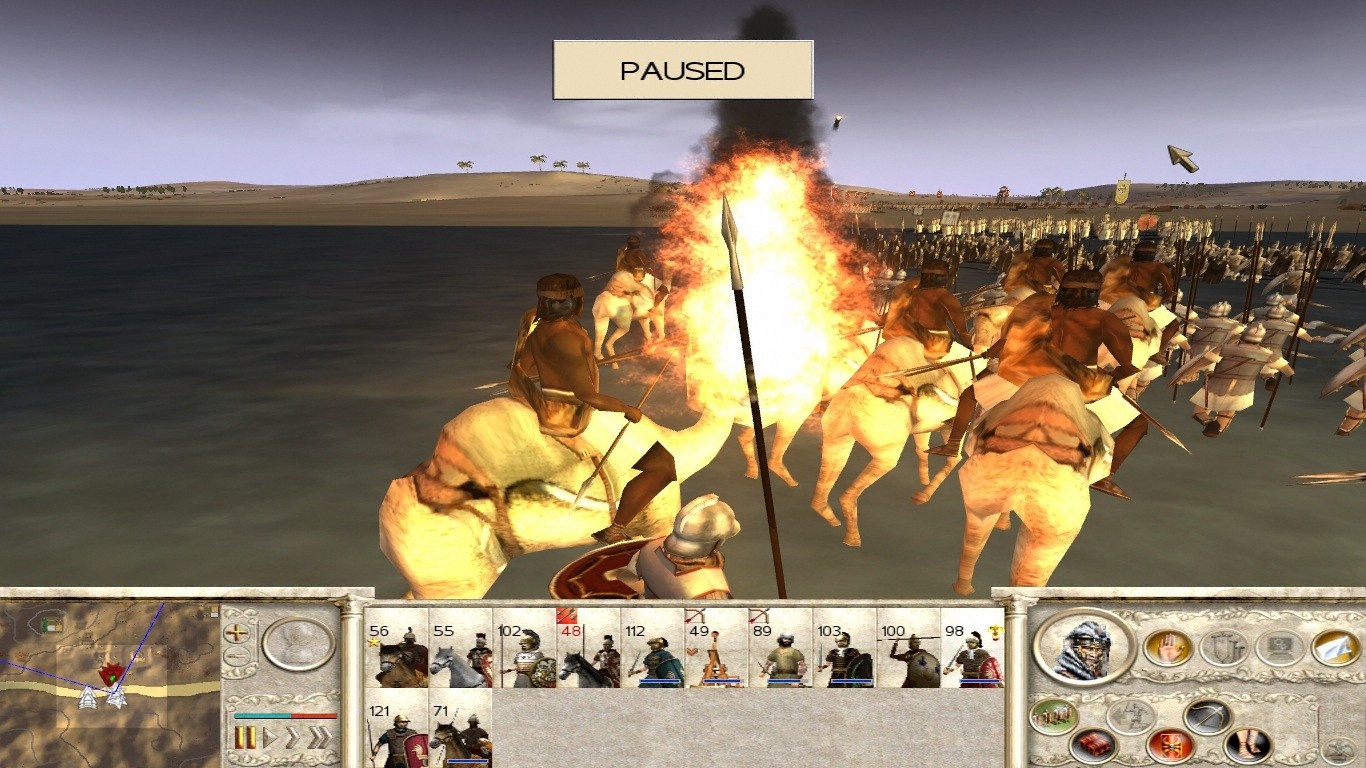Click the white flag withdraw button
This screenshot has width=1366, height=768.
tap(1329, 648)
